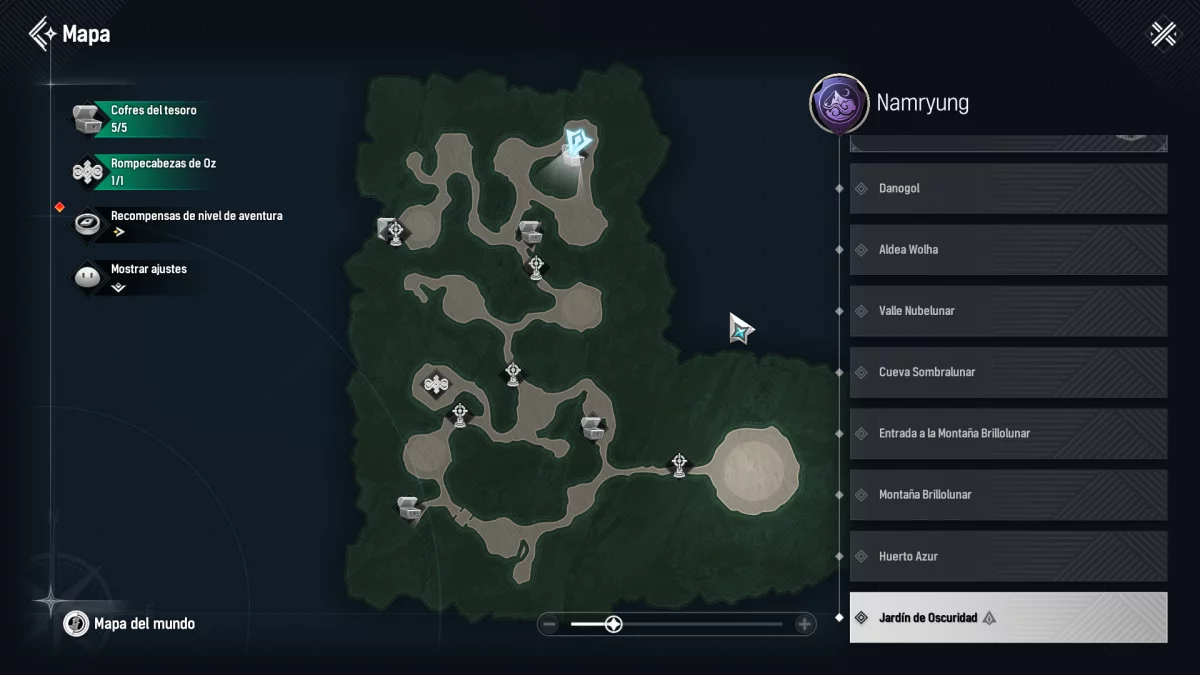Select the highlighted Jardín de Oscuridad entry
Viewport: 1200px width, 675px height.
point(1008,618)
